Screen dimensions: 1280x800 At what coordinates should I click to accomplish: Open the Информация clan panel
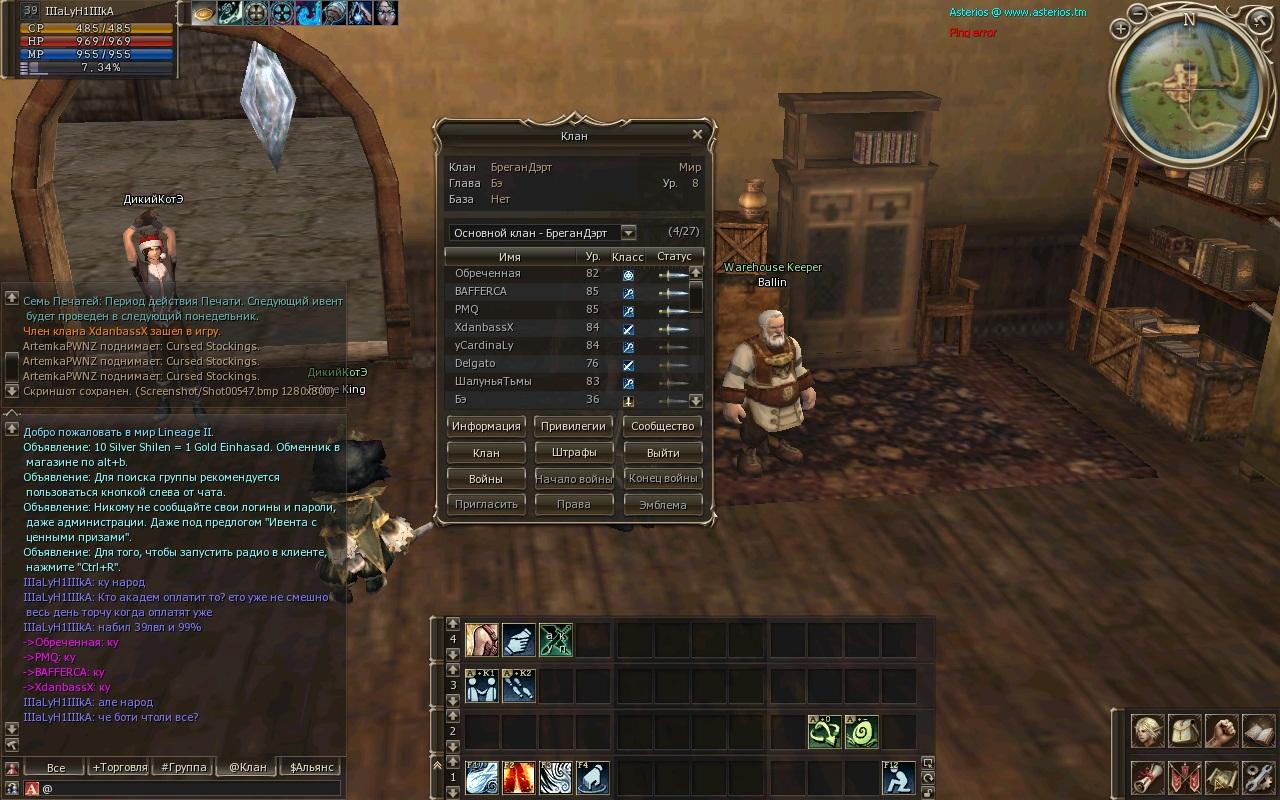coord(486,426)
